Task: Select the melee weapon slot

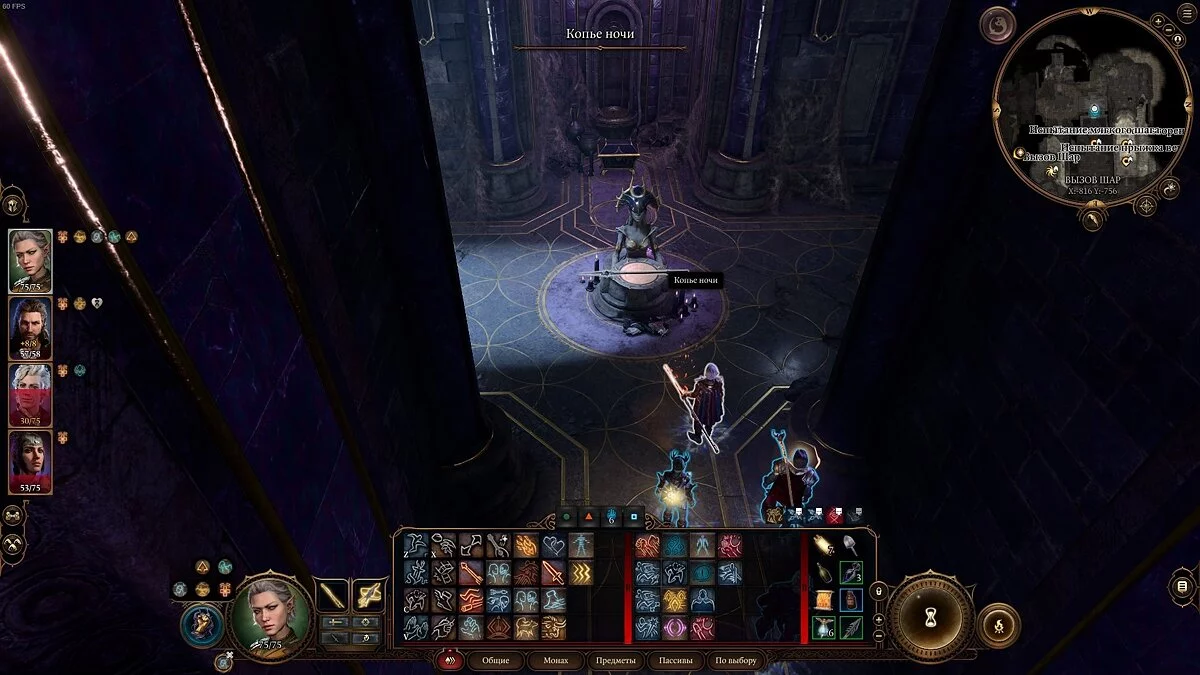Action: pyautogui.click(x=331, y=596)
